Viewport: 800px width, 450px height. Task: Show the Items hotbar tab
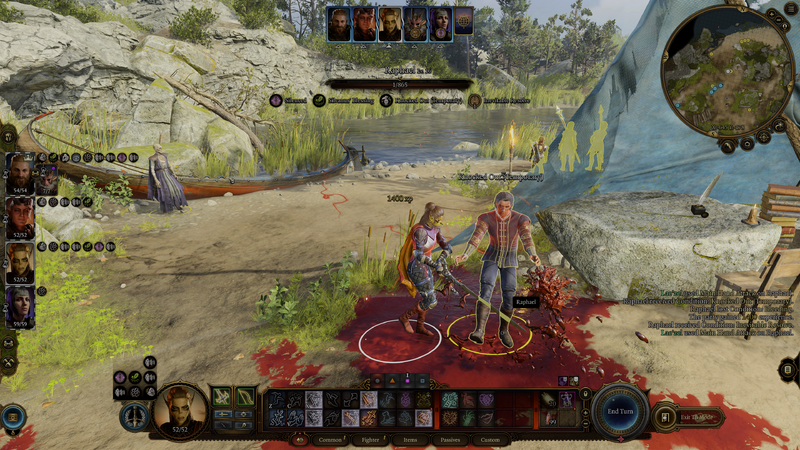pyautogui.click(x=410, y=439)
